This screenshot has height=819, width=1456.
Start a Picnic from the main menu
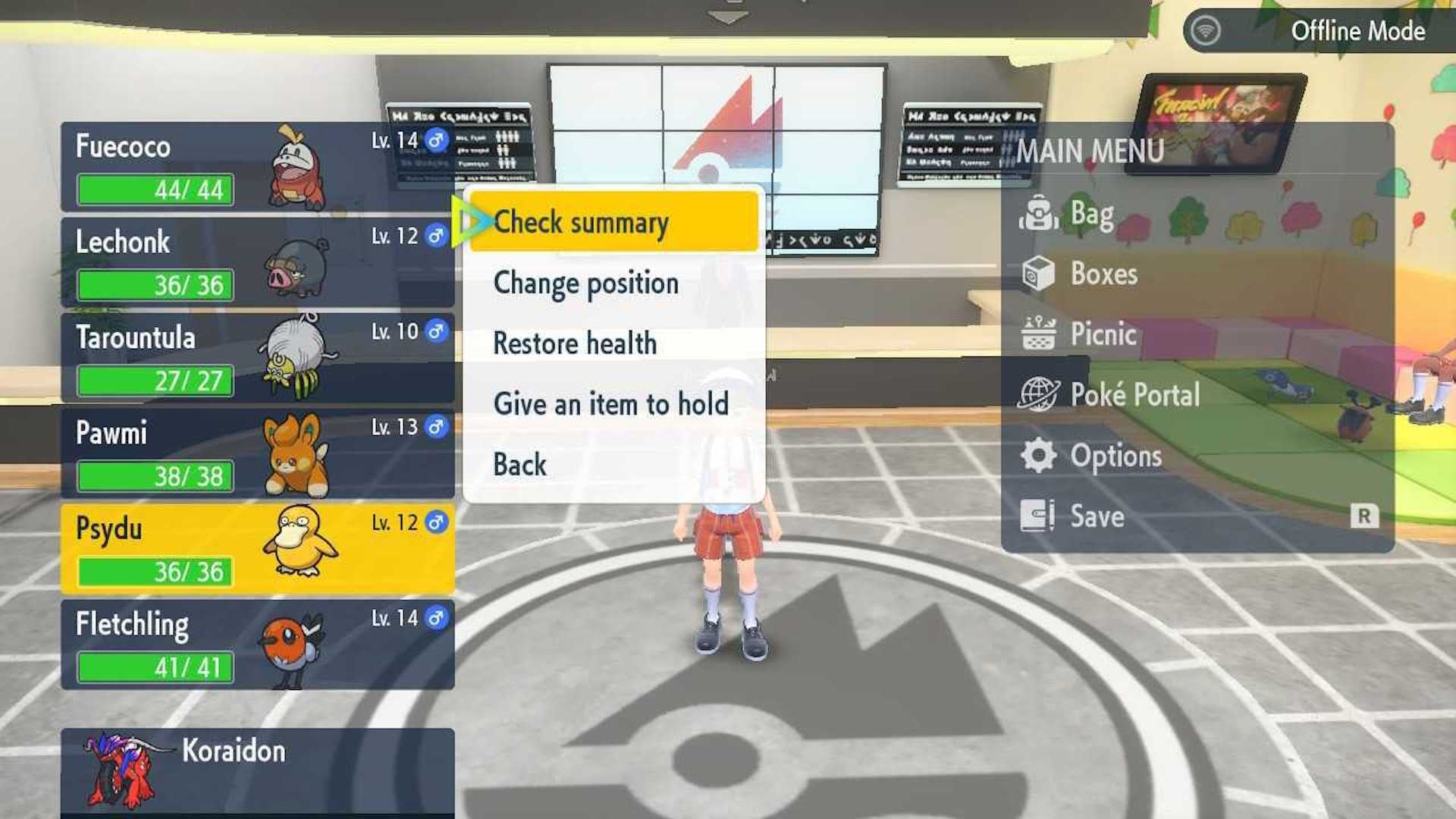[x=1103, y=334]
